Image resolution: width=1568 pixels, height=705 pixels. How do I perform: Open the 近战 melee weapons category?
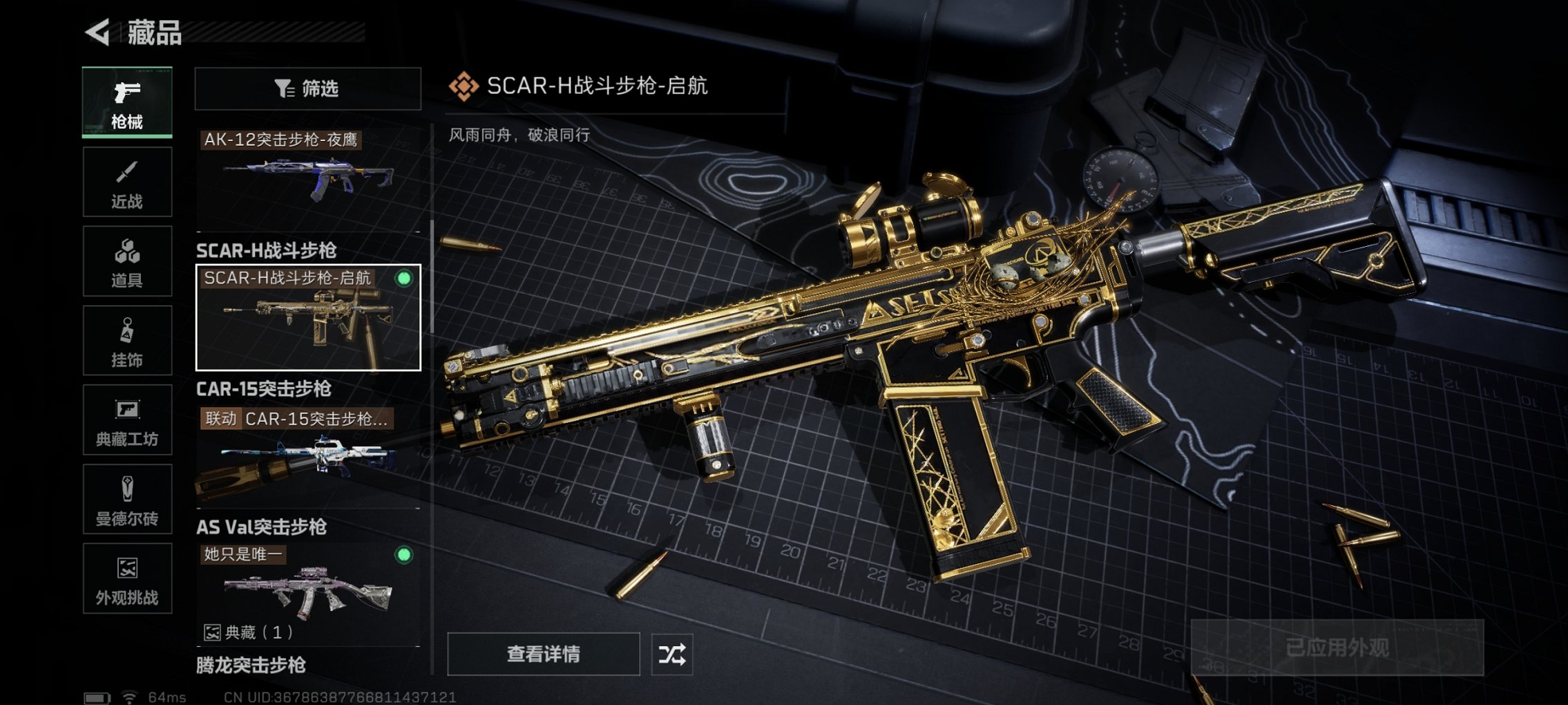(126, 181)
